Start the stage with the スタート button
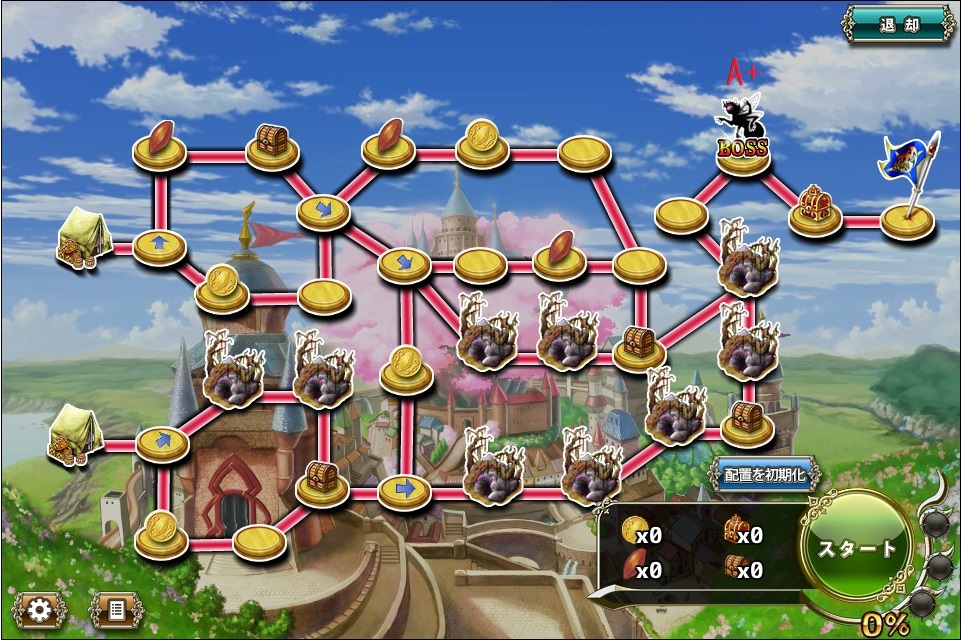Image resolution: width=961 pixels, height=640 pixels. coord(857,548)
